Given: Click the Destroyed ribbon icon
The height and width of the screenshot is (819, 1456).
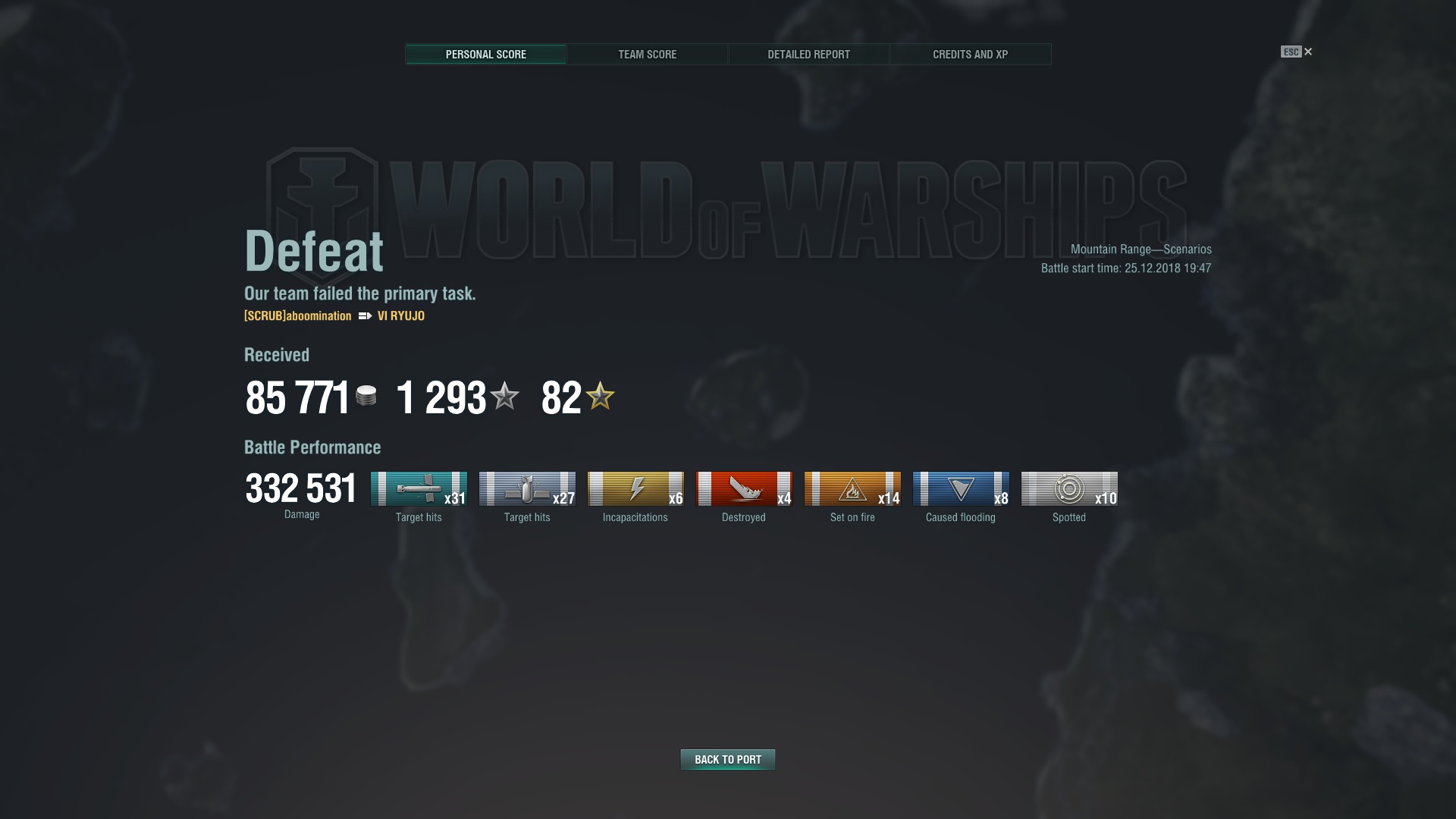Looking at the screenshot, I should [x=744, y=489].
